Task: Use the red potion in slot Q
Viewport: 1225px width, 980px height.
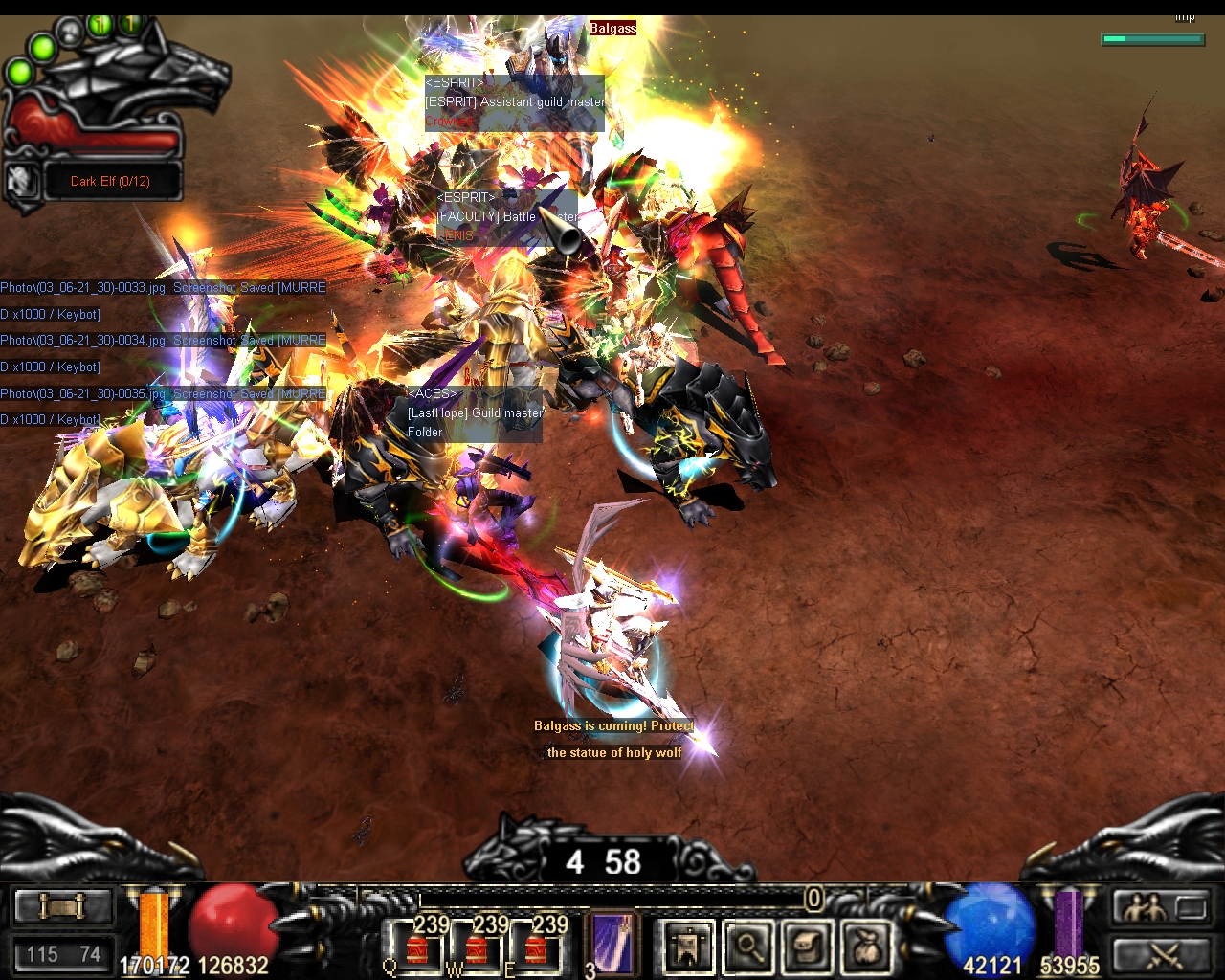Action: point(416,947)
